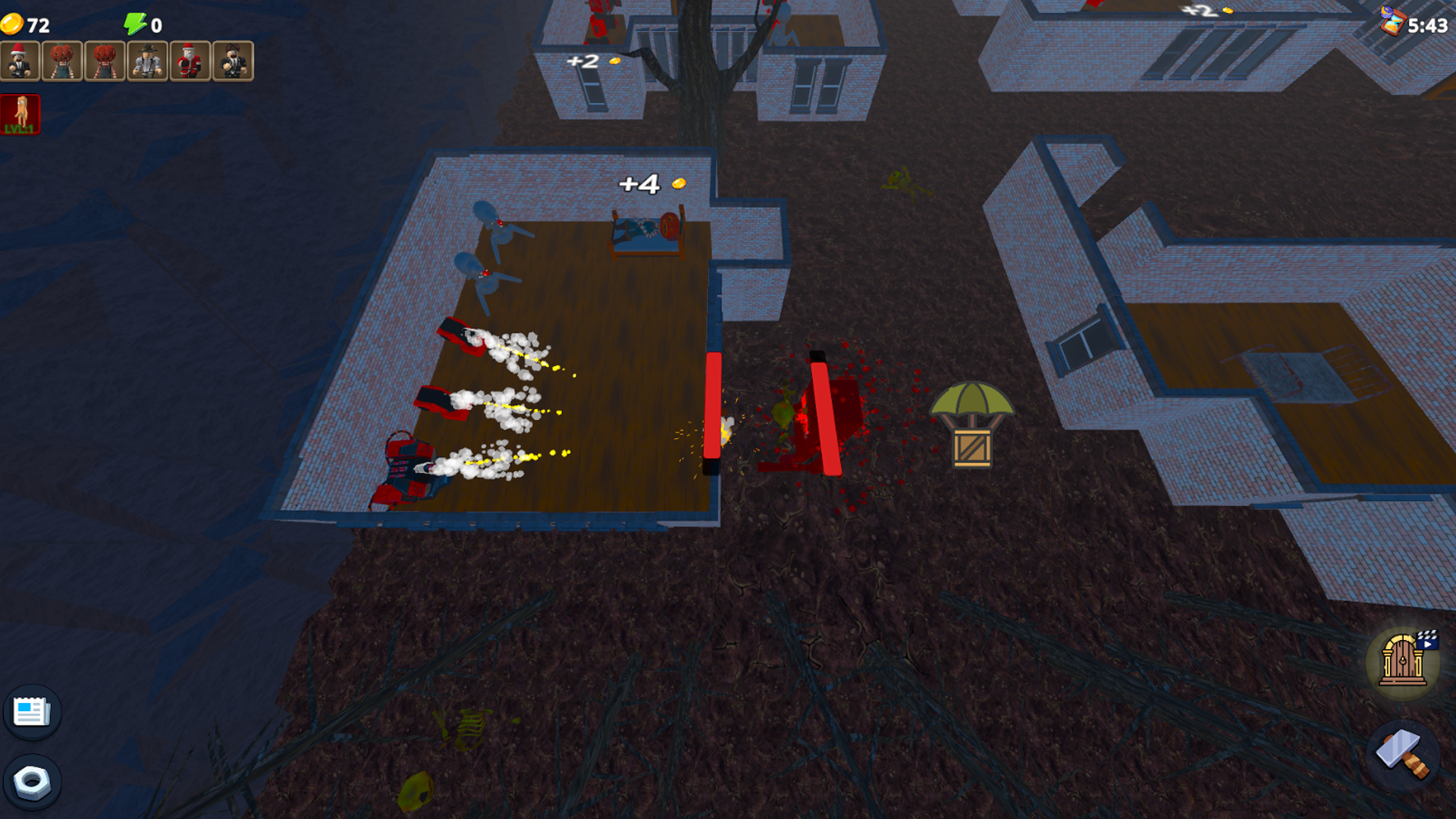Select the suited brown-haired unit portrait

coord(231,61)
